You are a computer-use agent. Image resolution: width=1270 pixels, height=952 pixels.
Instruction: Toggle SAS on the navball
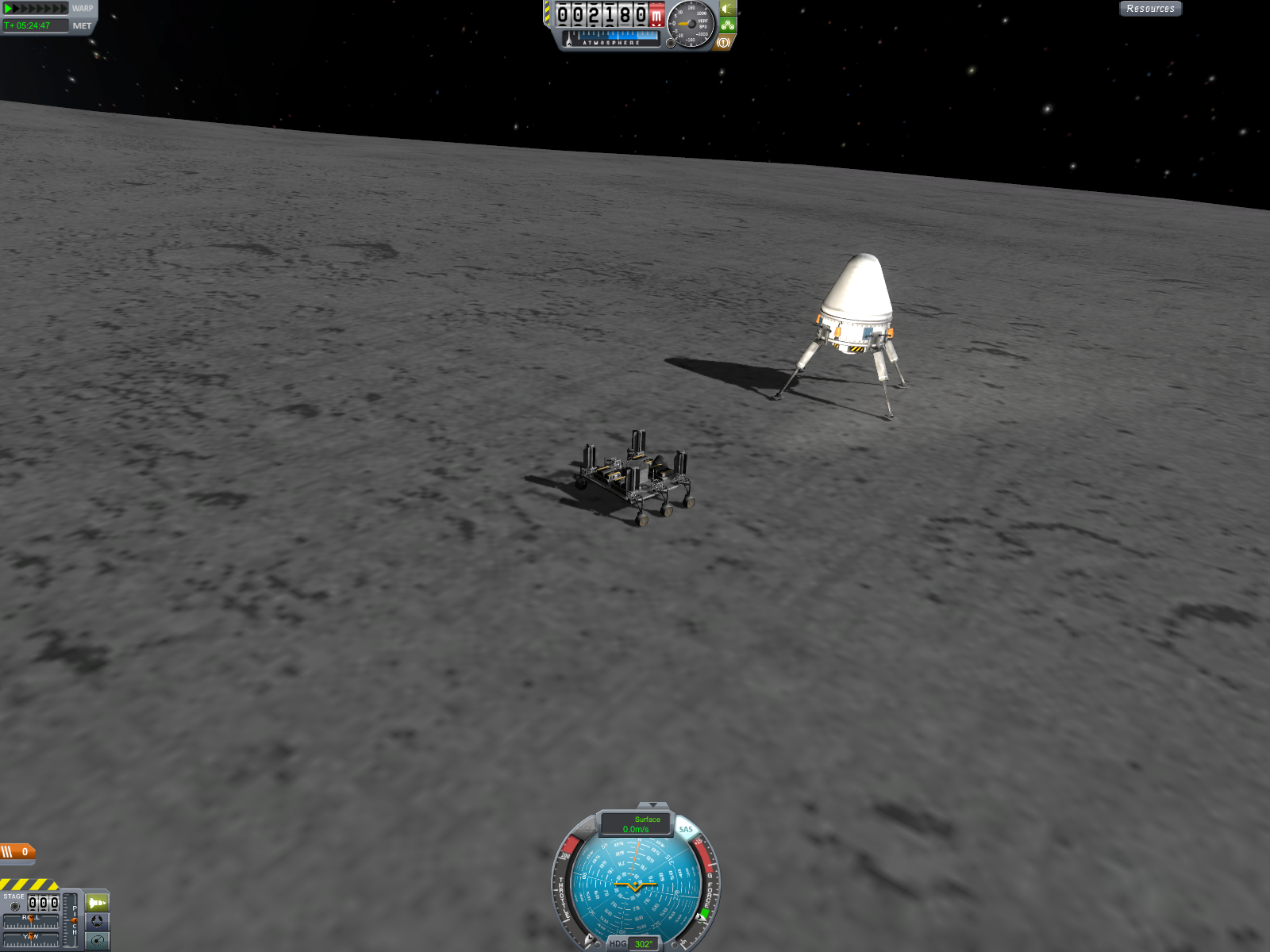(686, 829)
